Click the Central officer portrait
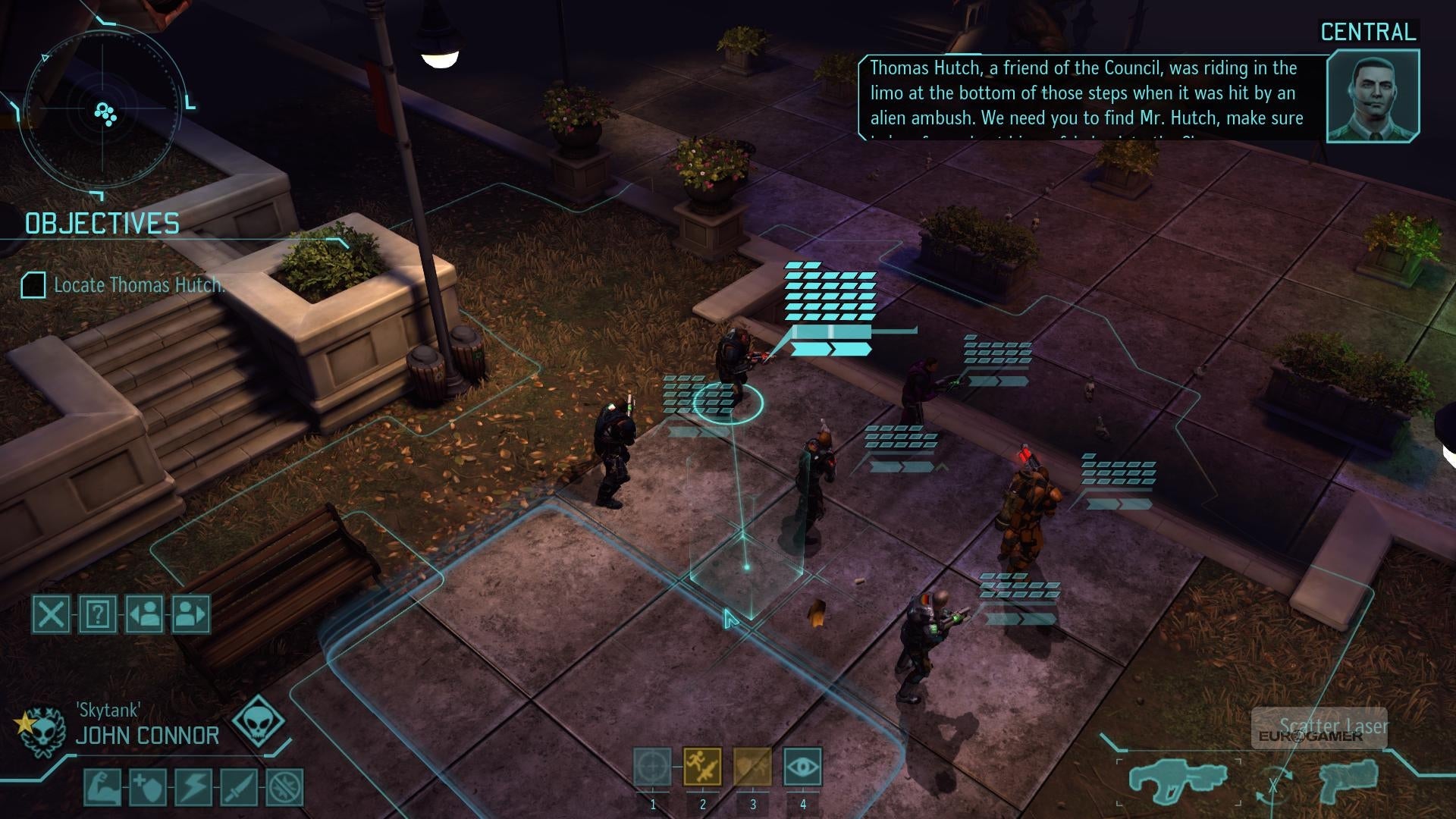 tap(1373, 96)
